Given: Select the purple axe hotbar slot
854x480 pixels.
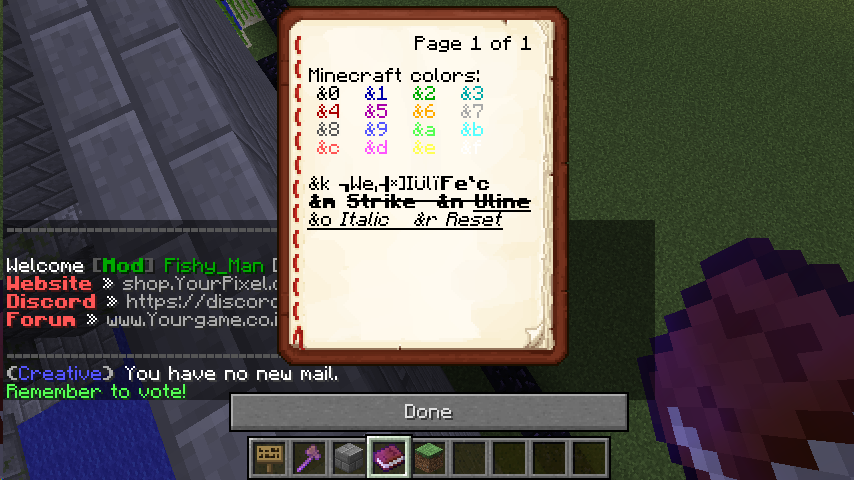Looking at the screenshot, I should [x=308, y=456].
